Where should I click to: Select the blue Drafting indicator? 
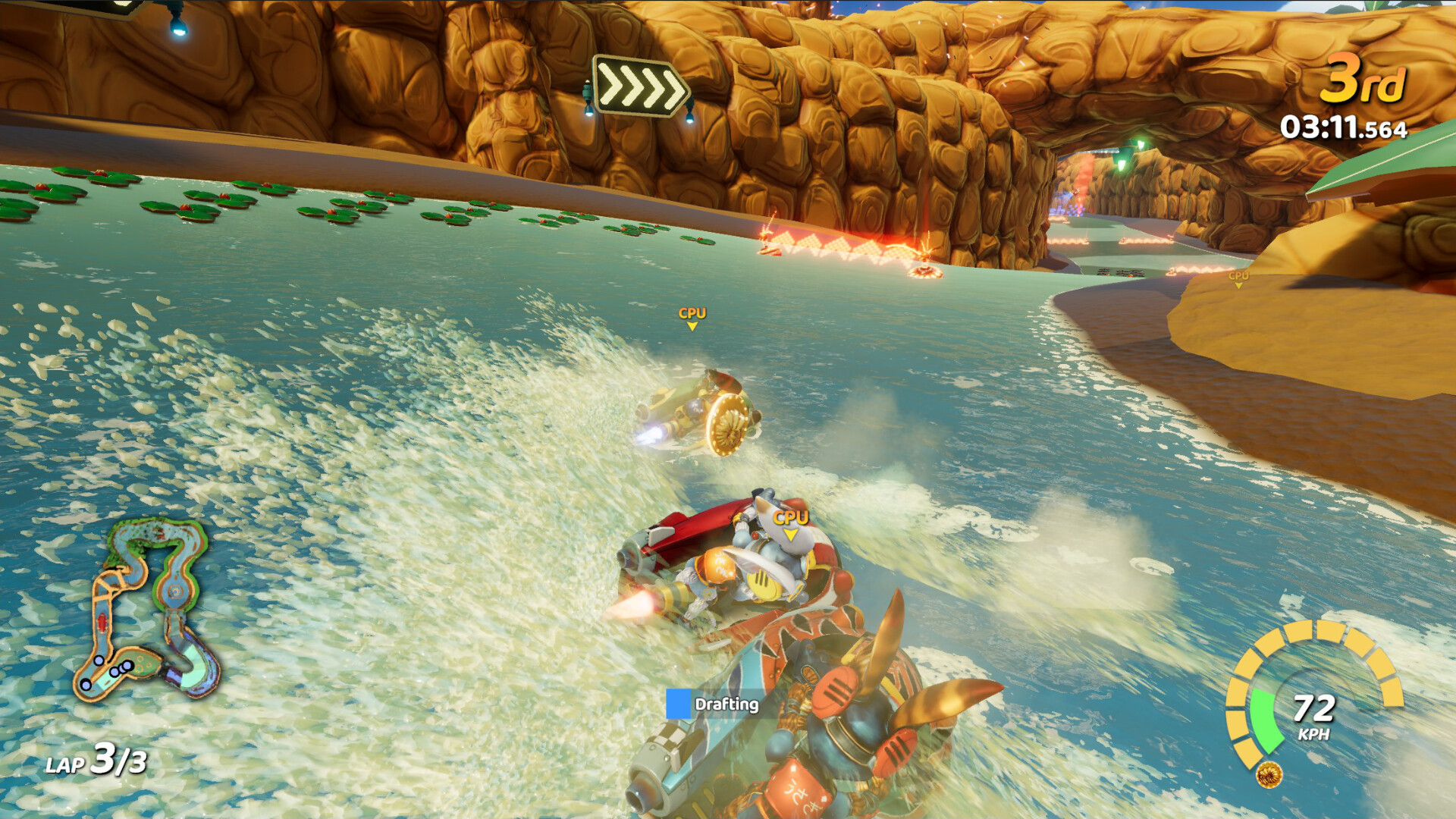(x=679, y=704)
